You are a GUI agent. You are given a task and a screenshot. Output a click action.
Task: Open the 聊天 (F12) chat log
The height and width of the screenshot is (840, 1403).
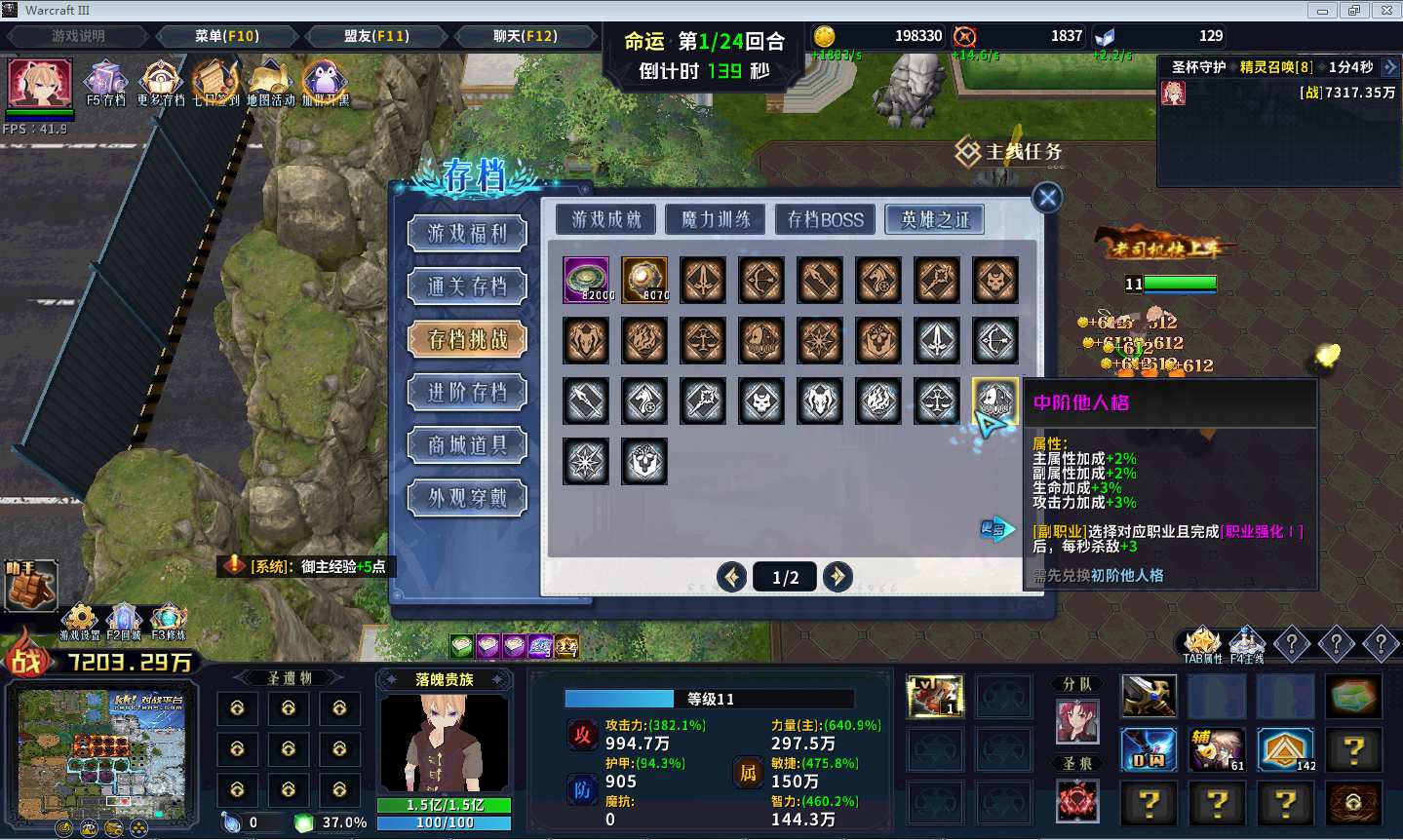[526, 36]
